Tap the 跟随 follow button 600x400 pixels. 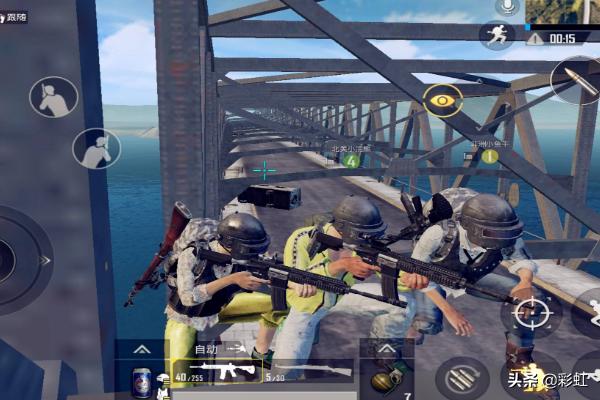coord(16,17)
